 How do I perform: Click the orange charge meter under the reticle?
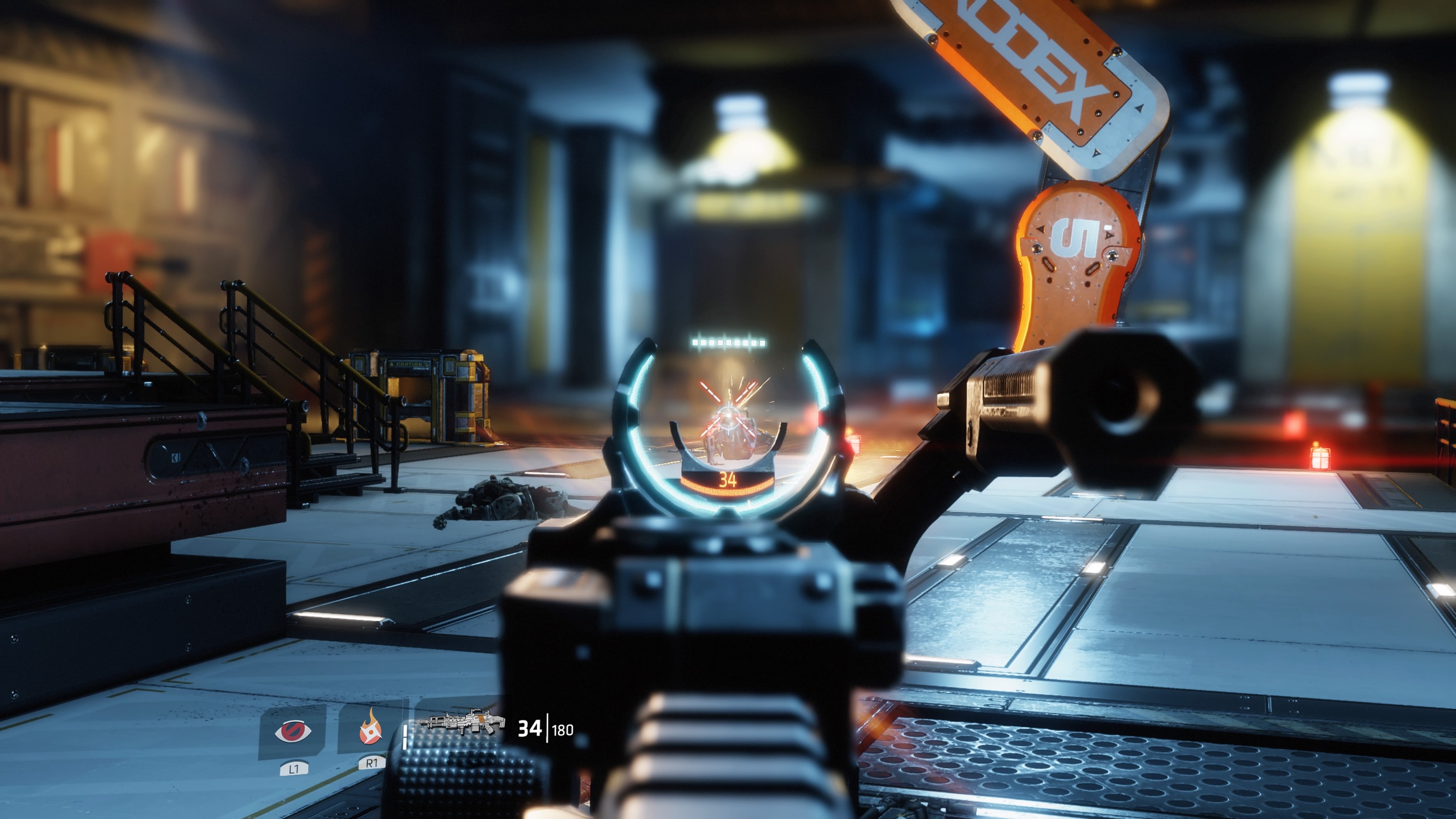728,491
